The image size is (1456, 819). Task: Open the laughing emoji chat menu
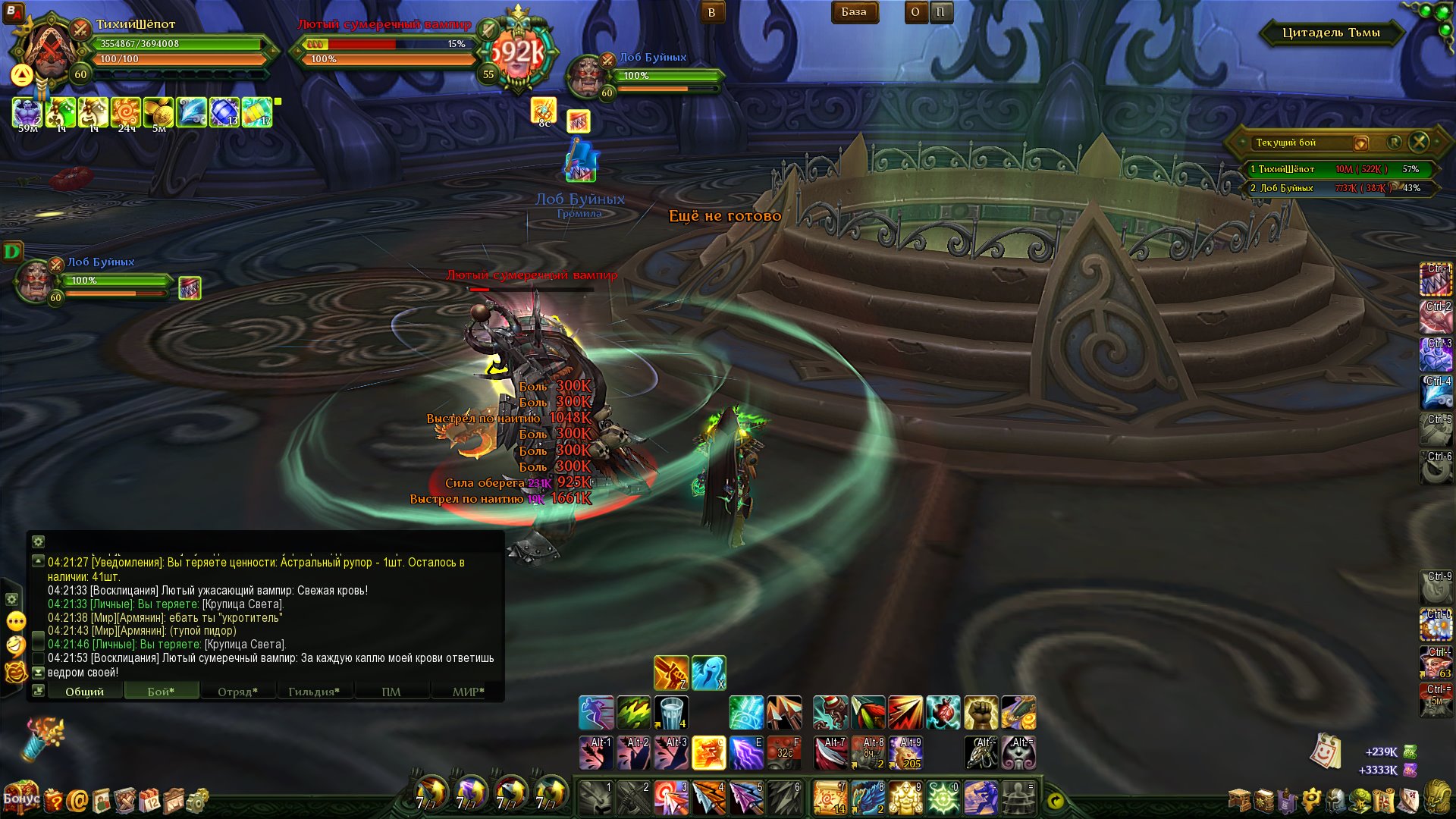16,645
